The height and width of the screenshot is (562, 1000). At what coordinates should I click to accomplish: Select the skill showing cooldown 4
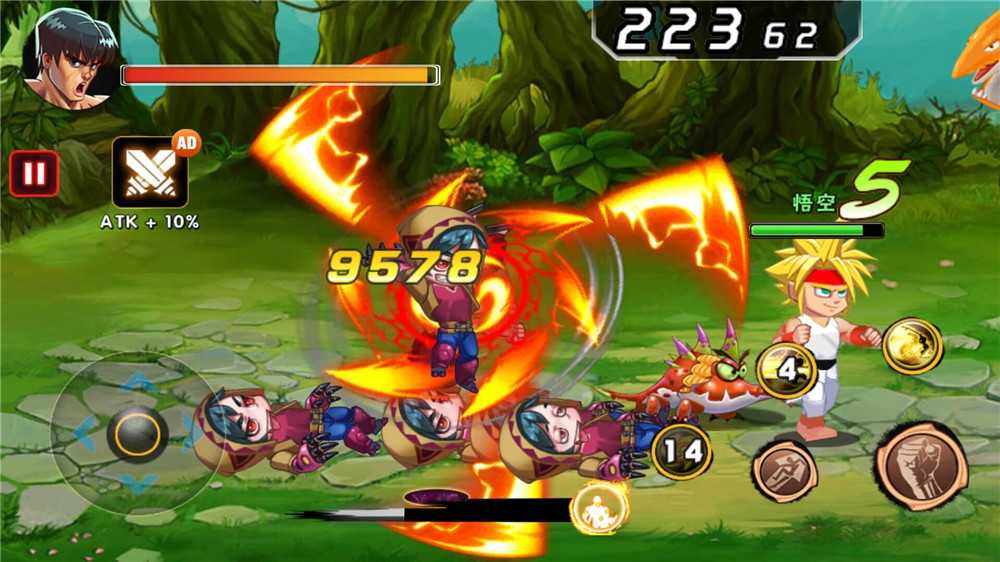(x=789, y=370)
